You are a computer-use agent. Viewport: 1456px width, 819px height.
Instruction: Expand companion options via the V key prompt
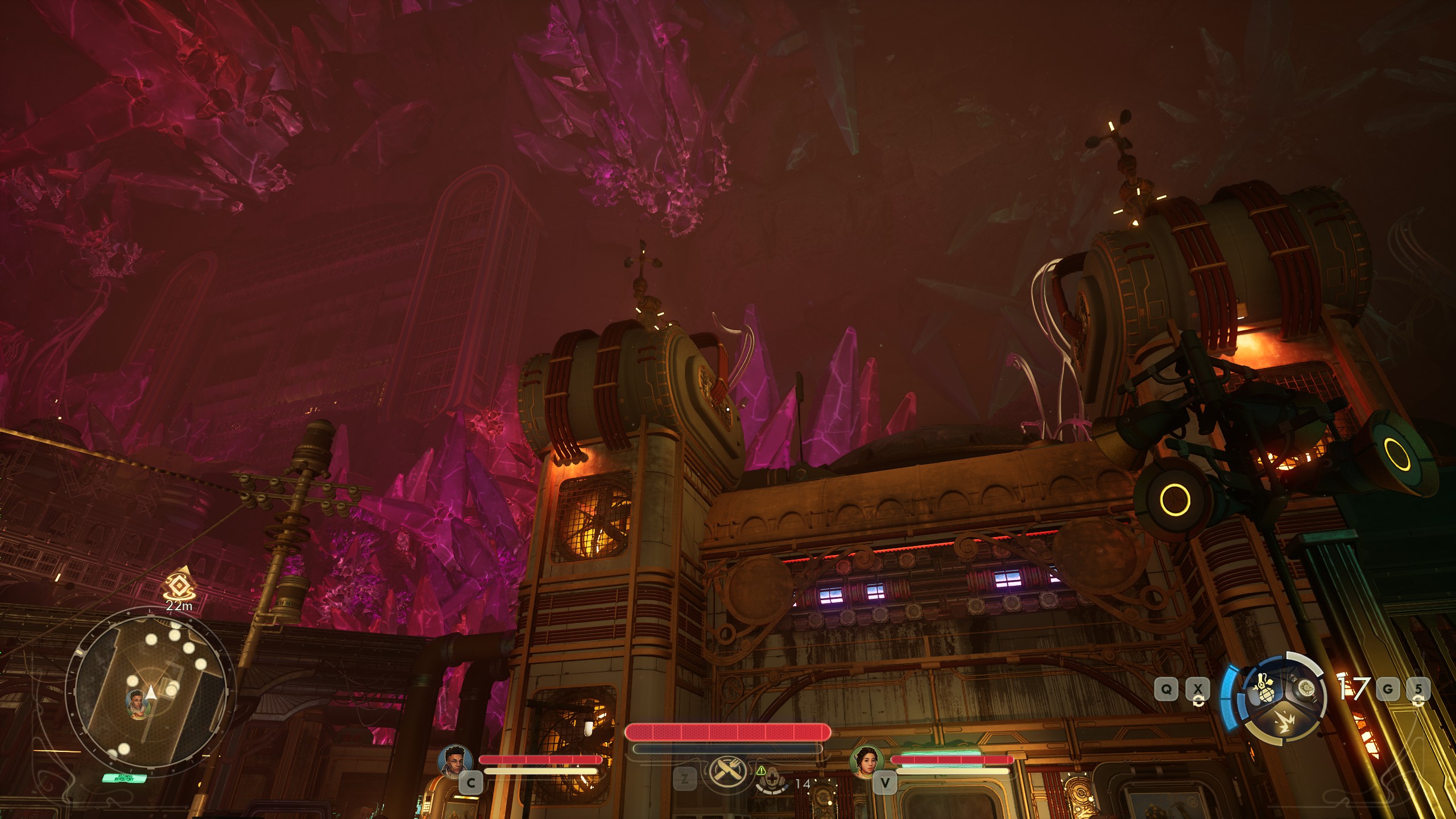tap(886, 781)
